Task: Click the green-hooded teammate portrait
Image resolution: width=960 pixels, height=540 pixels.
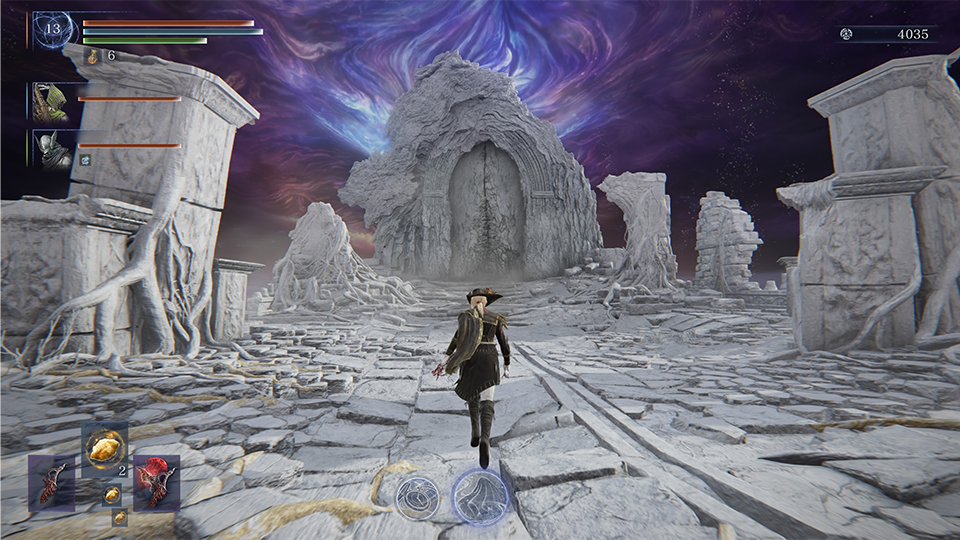Action: [50, 103]
